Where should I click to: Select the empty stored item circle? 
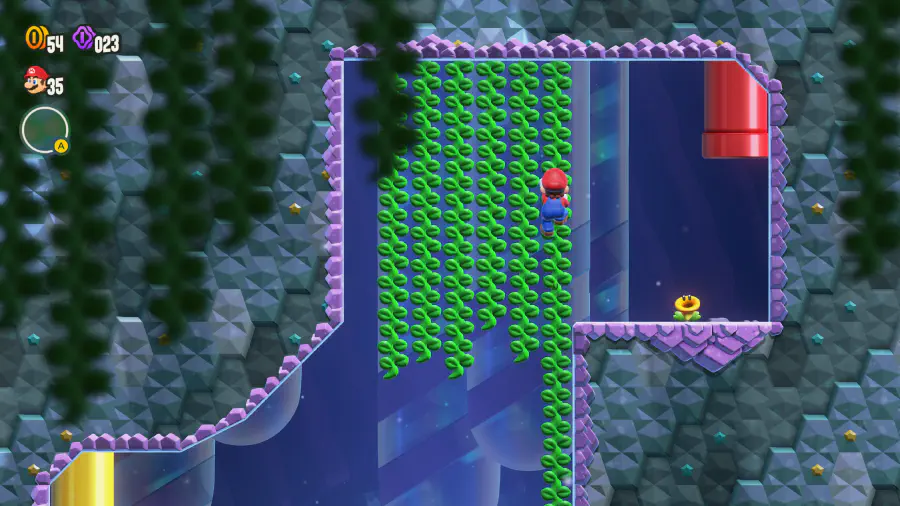[x=44, y=130]
